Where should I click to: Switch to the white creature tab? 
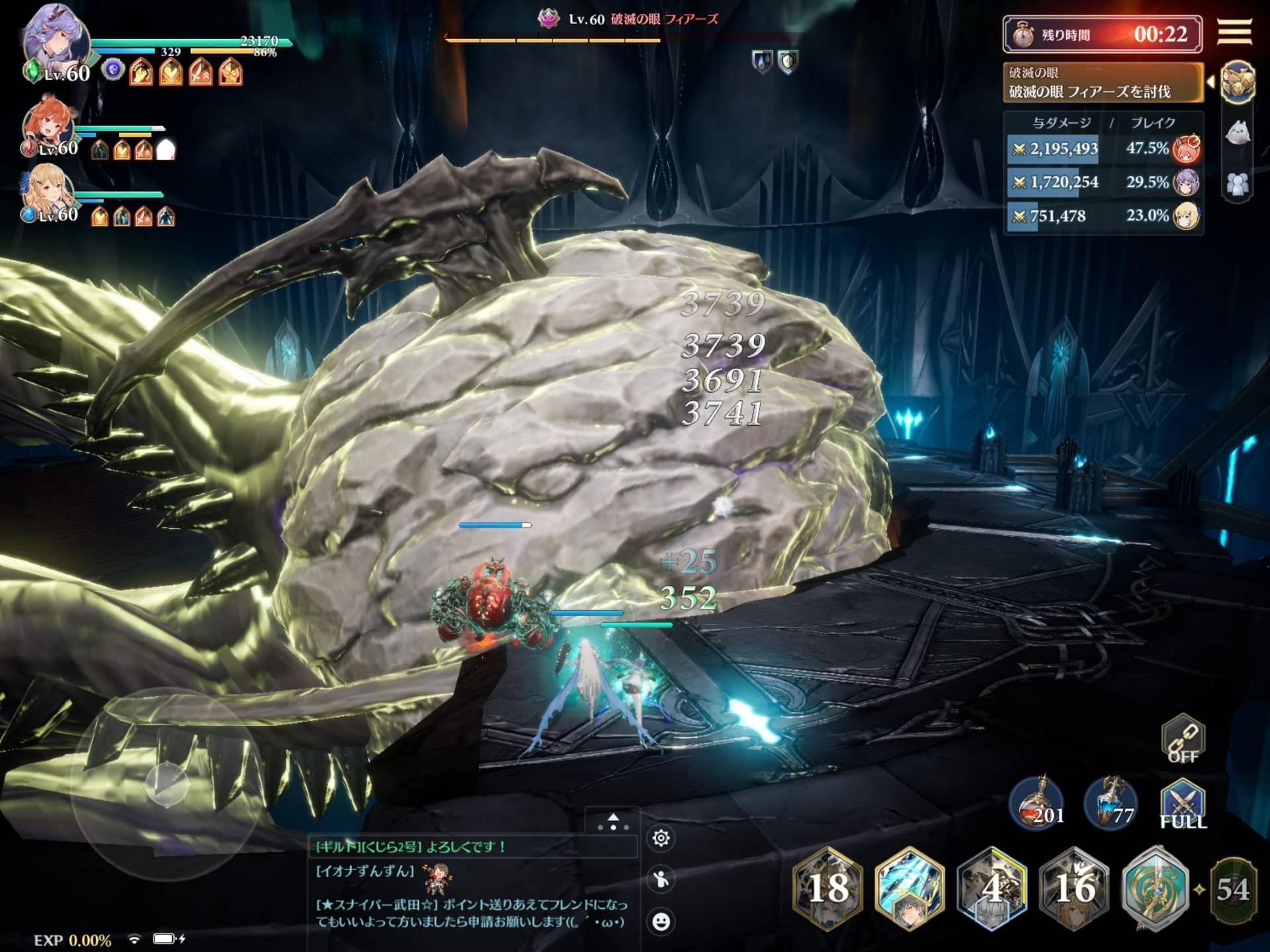coord(1238,134)
